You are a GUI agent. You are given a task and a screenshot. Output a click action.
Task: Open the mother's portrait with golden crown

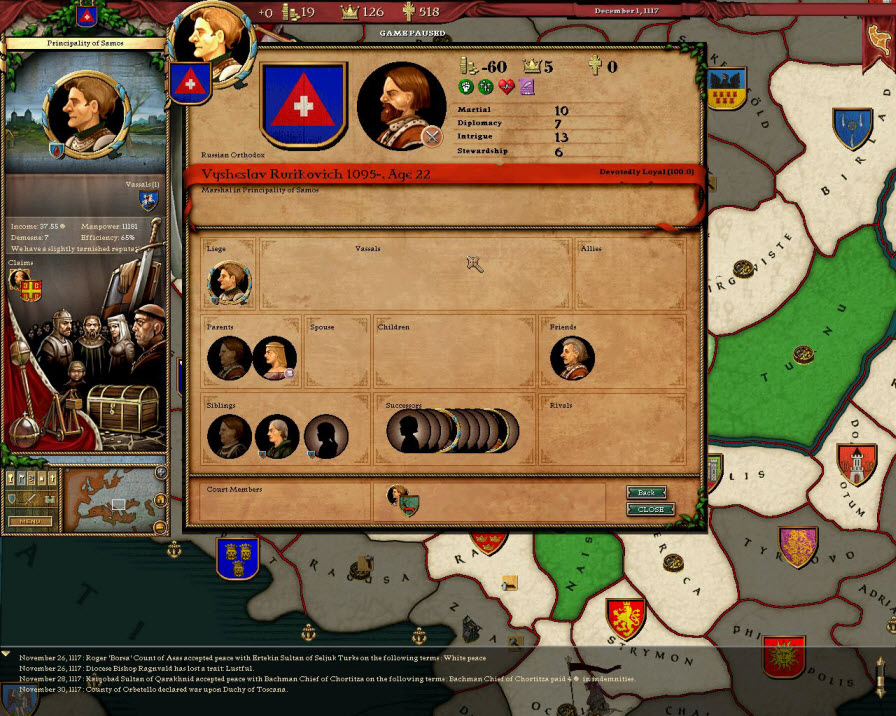[x=274, y=358]
